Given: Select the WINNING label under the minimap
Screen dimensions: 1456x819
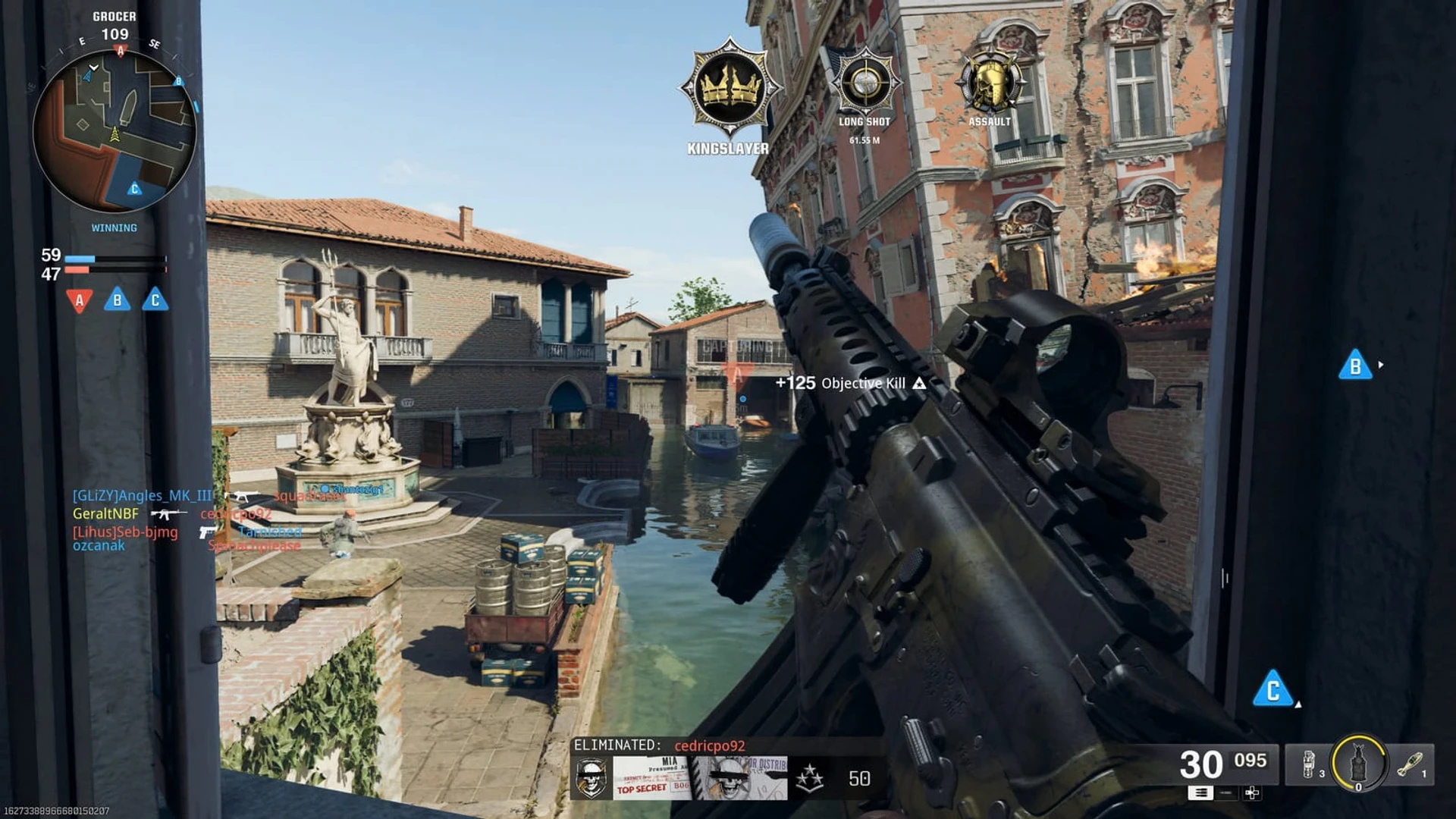Looking at the screenshot, I should 114,227.
